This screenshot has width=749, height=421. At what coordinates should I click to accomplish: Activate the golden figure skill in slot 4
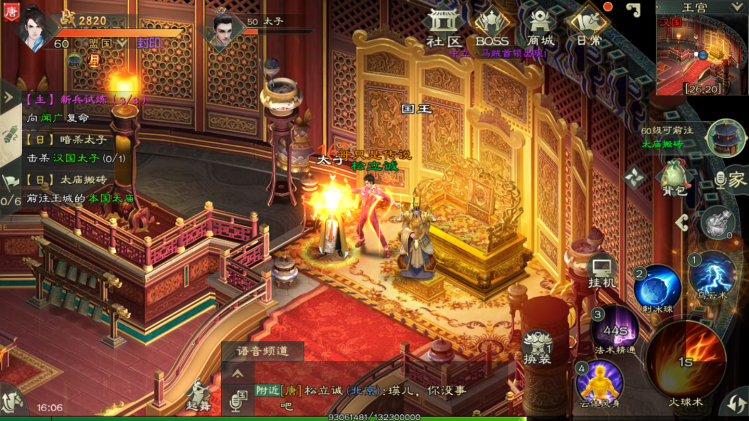[x=599, y=380]
